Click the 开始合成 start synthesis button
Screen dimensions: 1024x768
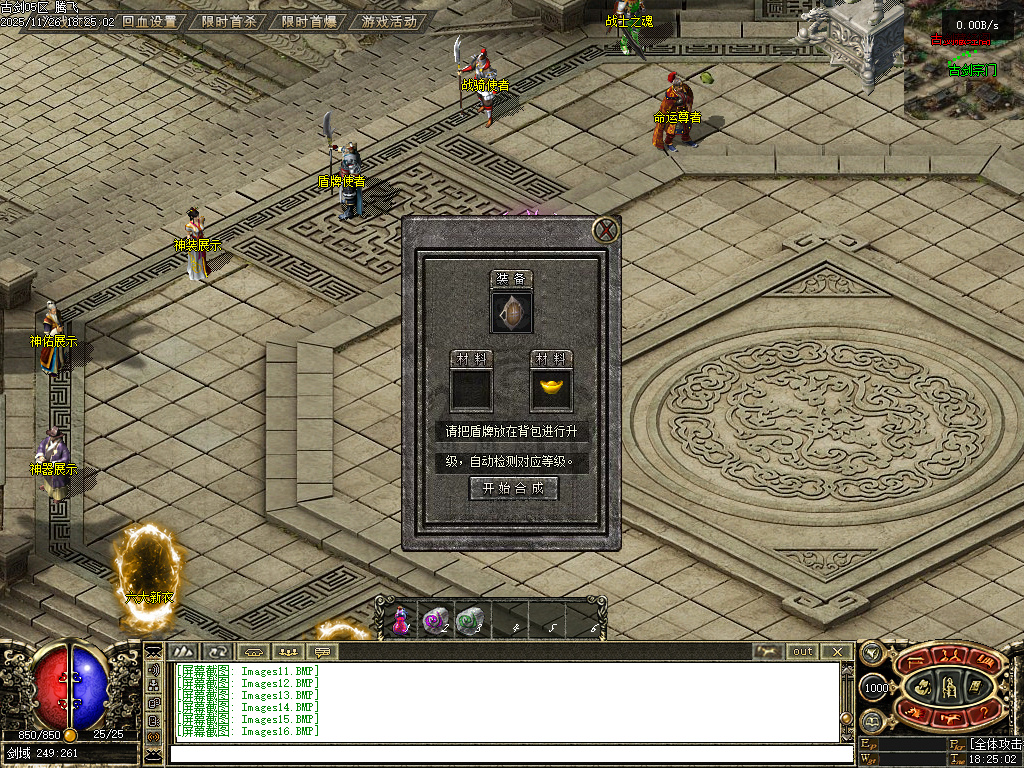[x=513, y=488]
